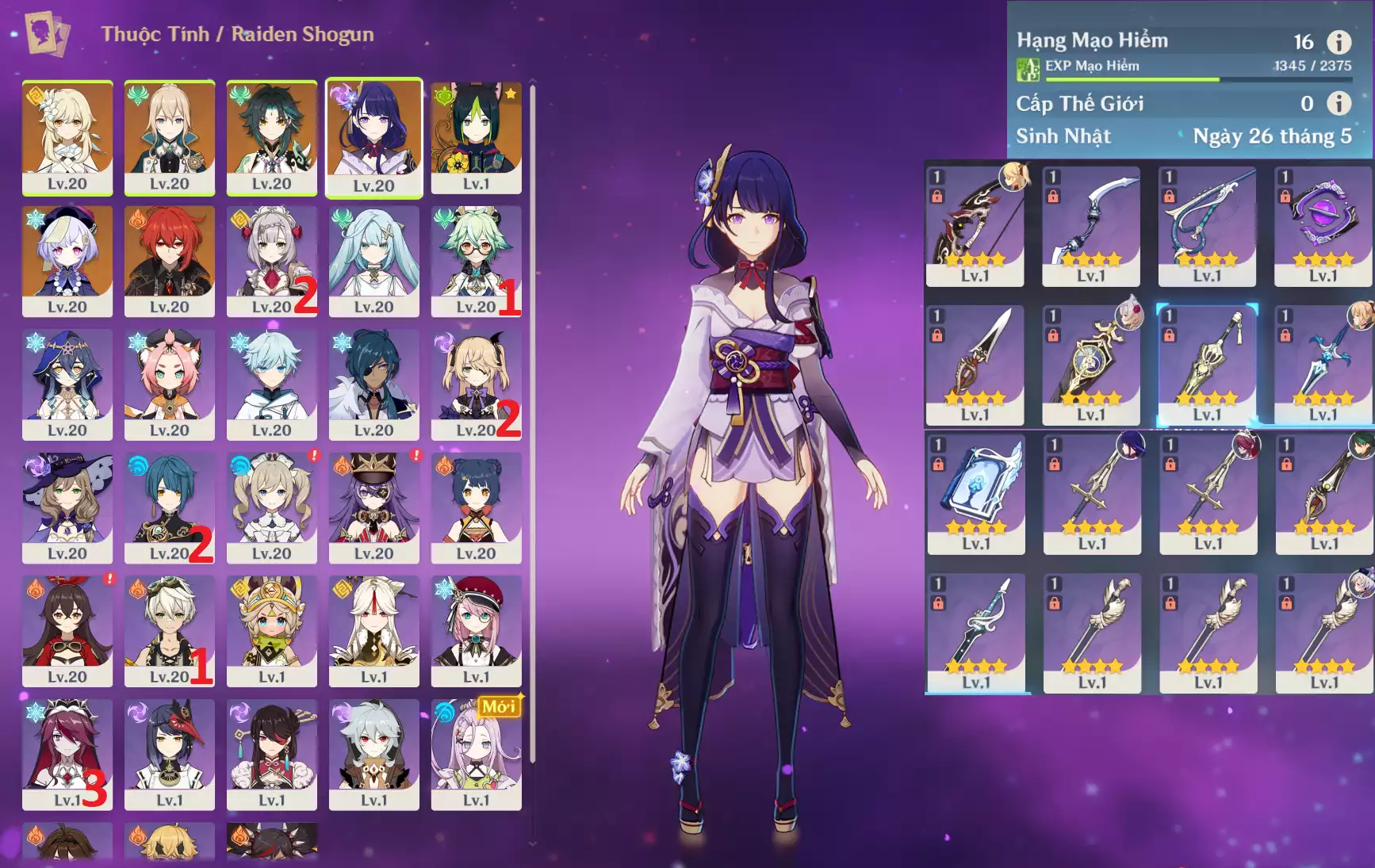Open the Hạng Mạo Hiểm info icon

(1339, 42)
